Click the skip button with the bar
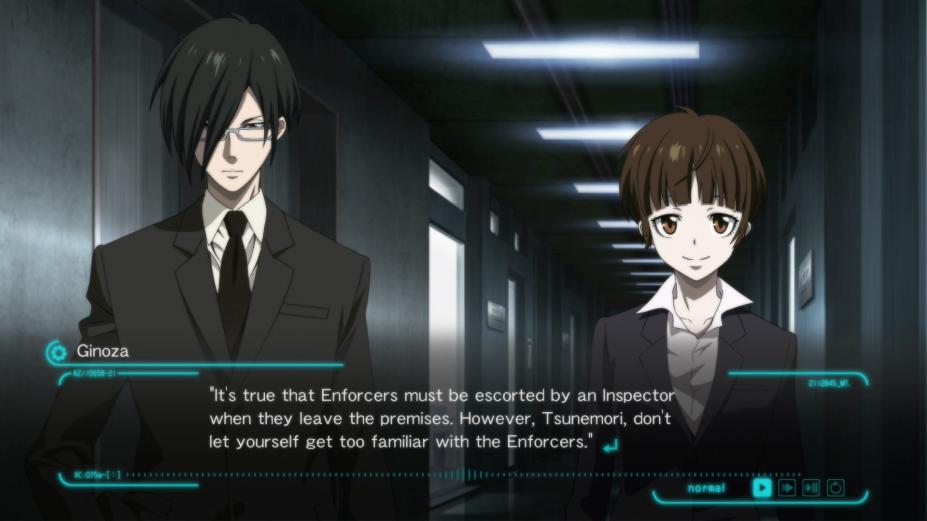The width and height of the screenshot is (927, 521). 811,488
